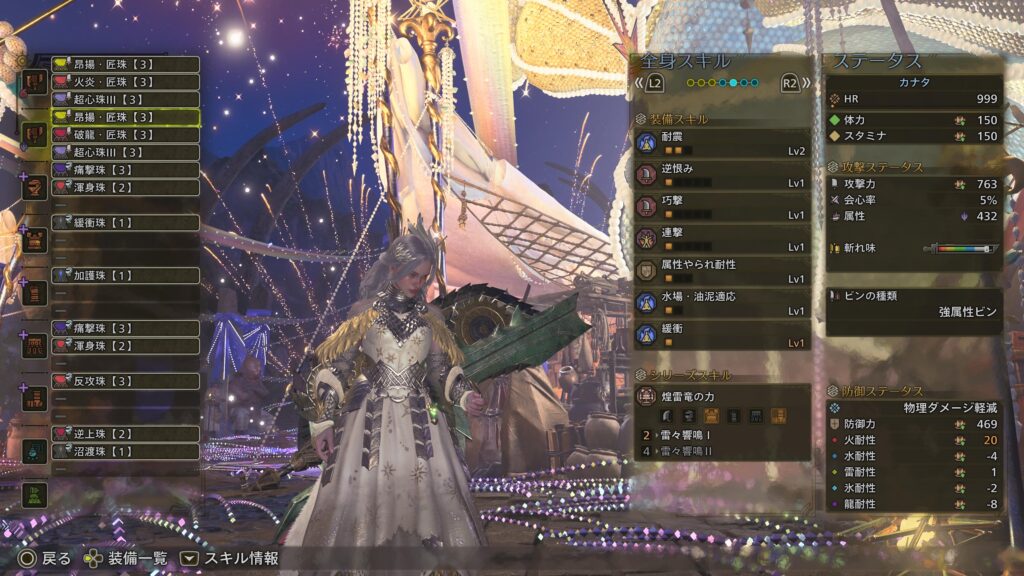Select the 水場・油泥適応 skill row

(721, 304)
